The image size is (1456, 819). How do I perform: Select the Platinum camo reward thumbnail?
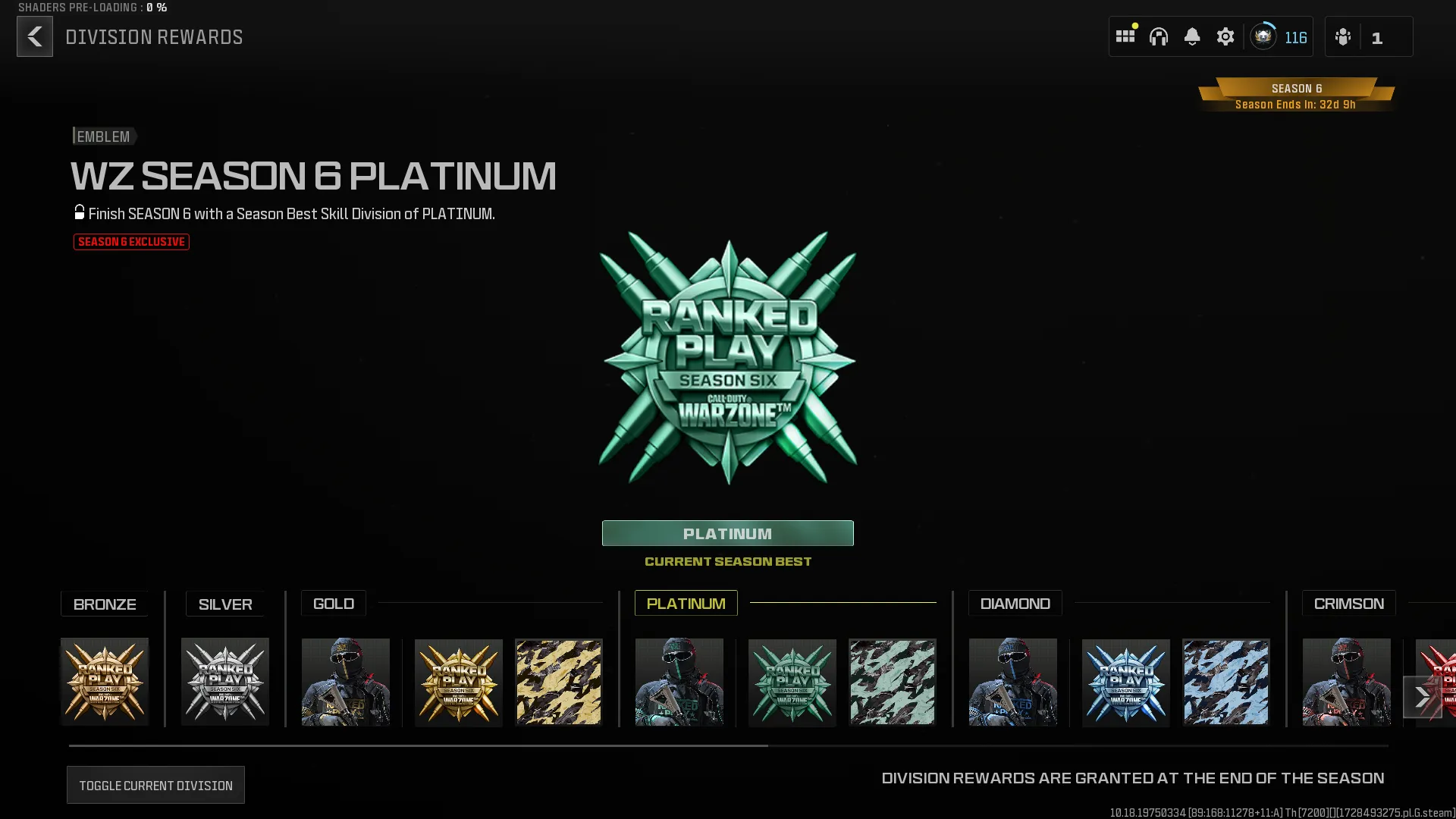coord(892,681)
